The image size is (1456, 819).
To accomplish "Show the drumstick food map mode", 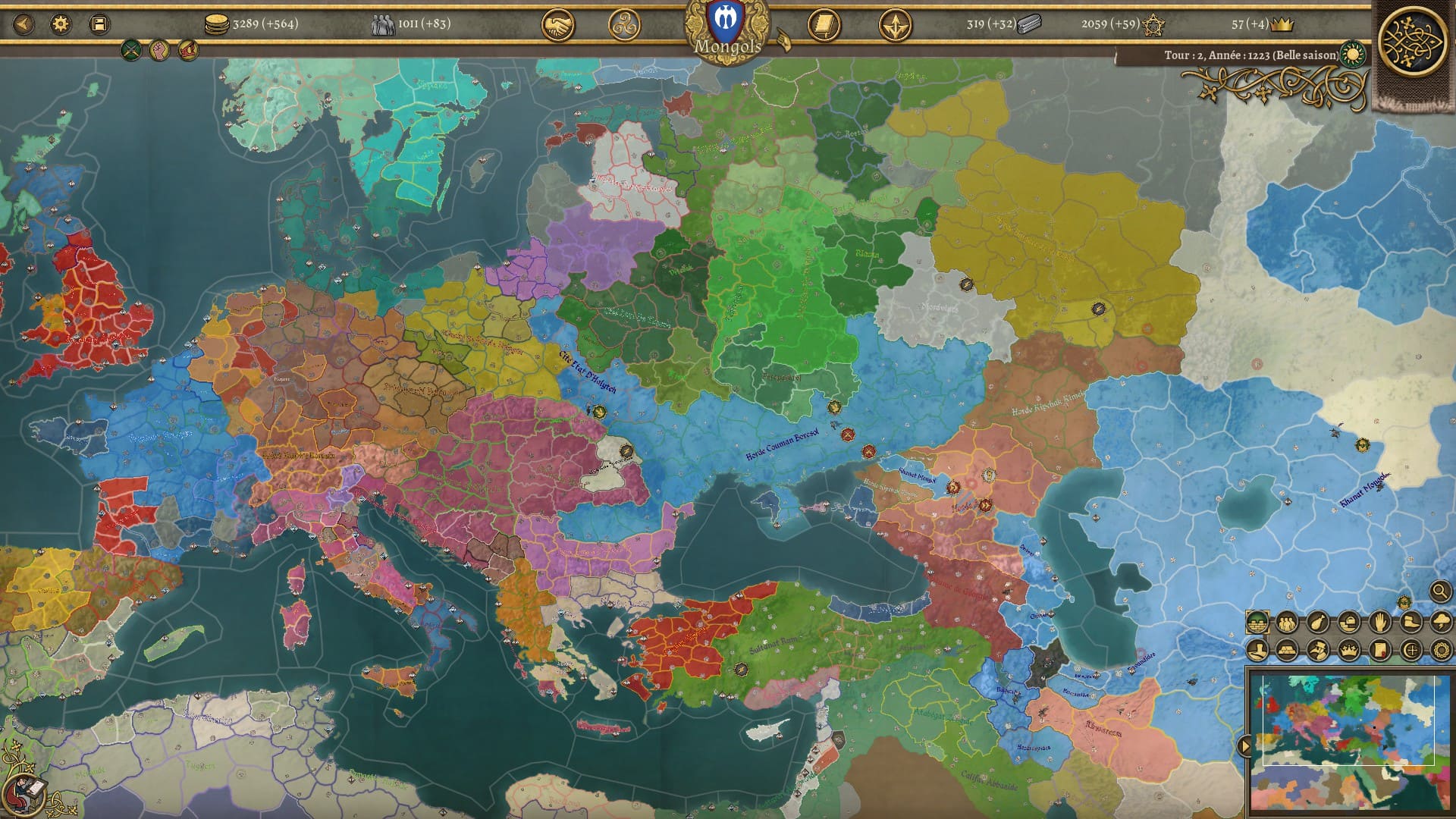I will pos(1318,623).
